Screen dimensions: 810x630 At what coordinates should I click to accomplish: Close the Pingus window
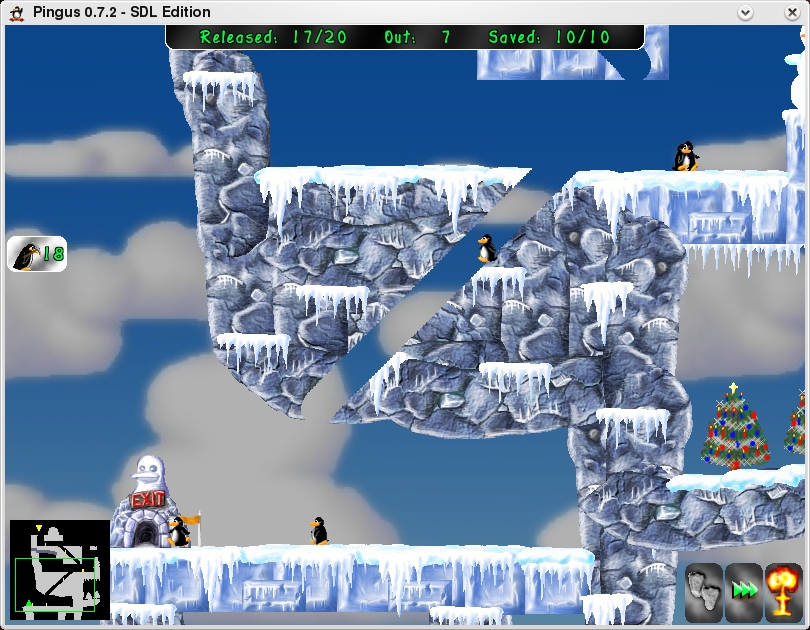[796, 12]
